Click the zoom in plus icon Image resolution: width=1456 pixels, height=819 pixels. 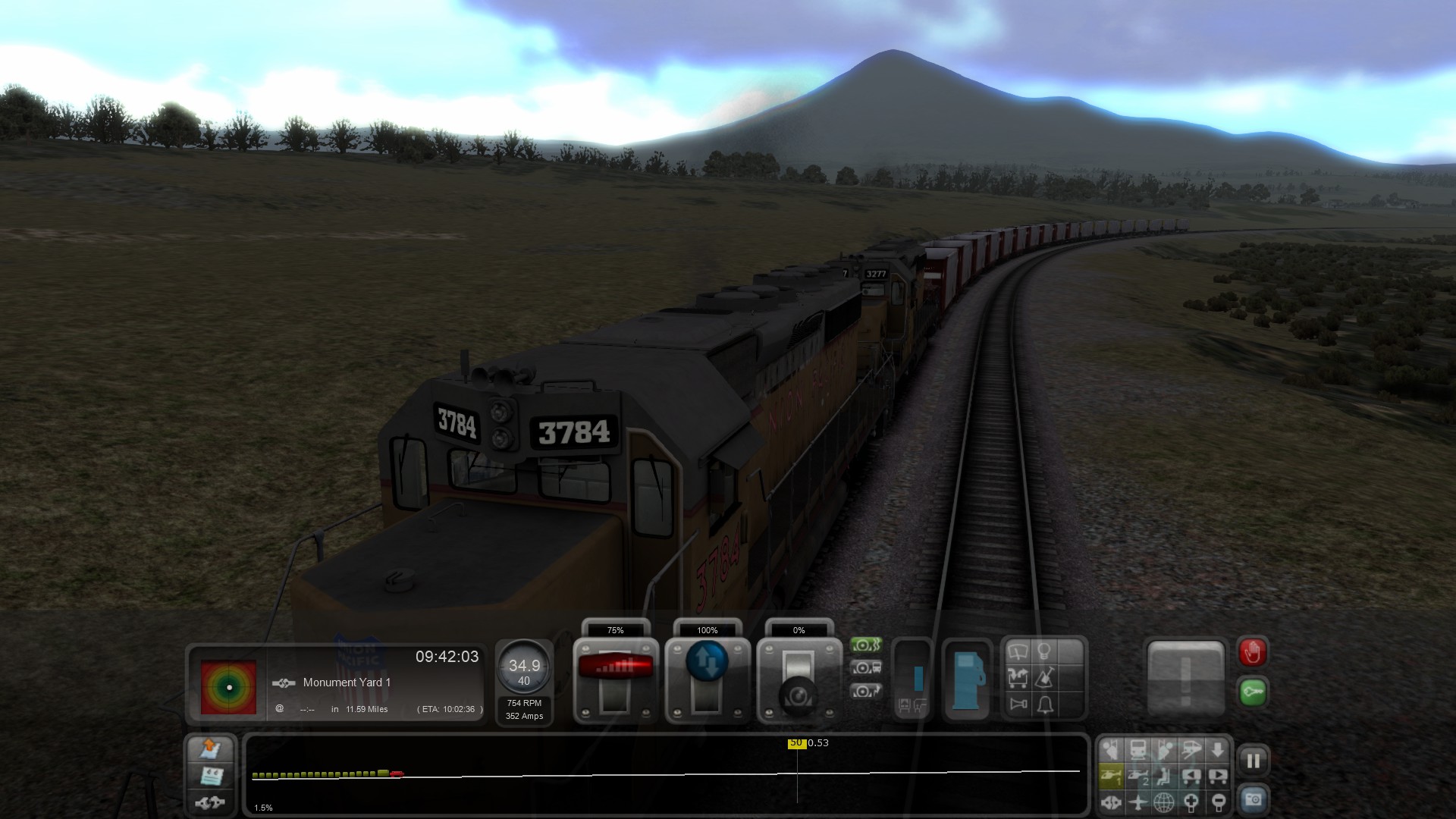tap(1191, 802)
